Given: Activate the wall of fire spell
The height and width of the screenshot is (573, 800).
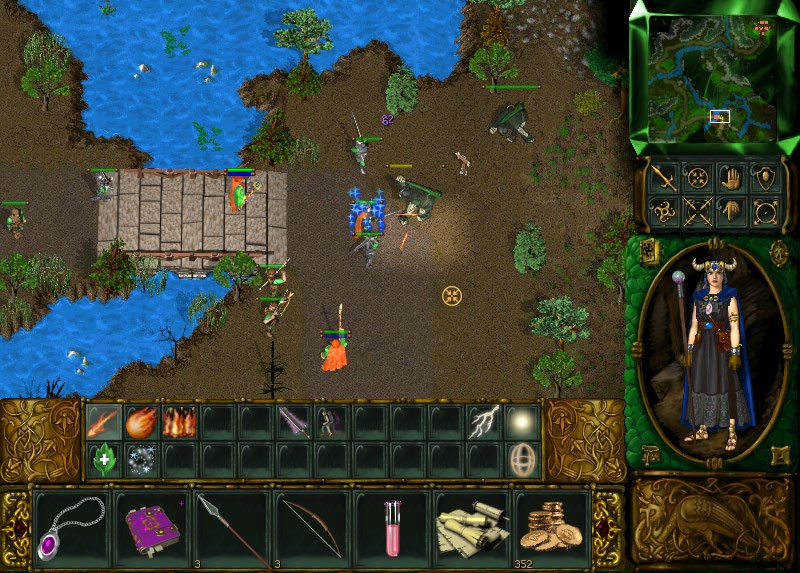Looking at the screenshot, I should point(180,422).
